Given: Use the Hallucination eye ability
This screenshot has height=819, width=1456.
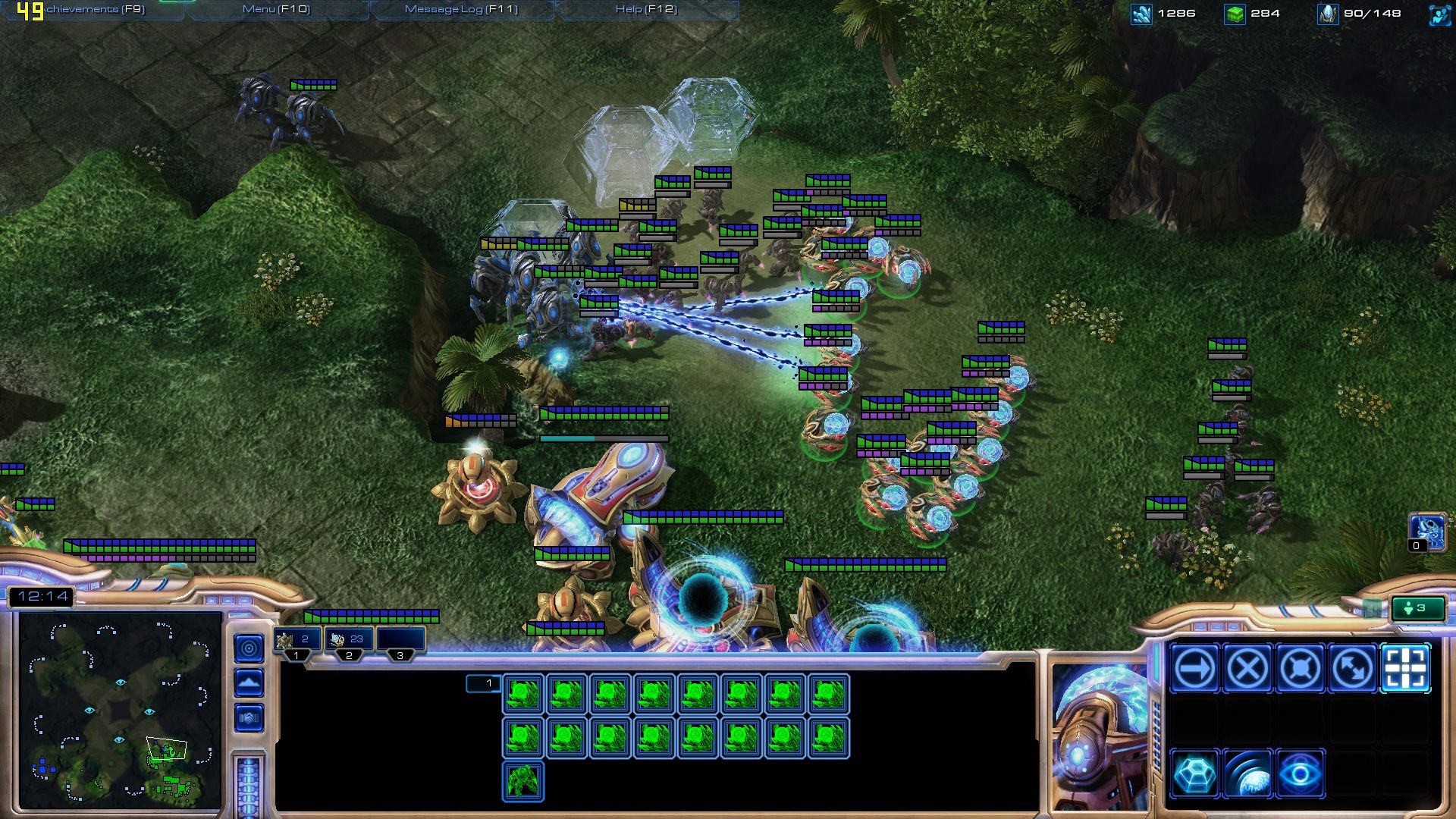Looking at the screenshot, I should (1300, 774).
